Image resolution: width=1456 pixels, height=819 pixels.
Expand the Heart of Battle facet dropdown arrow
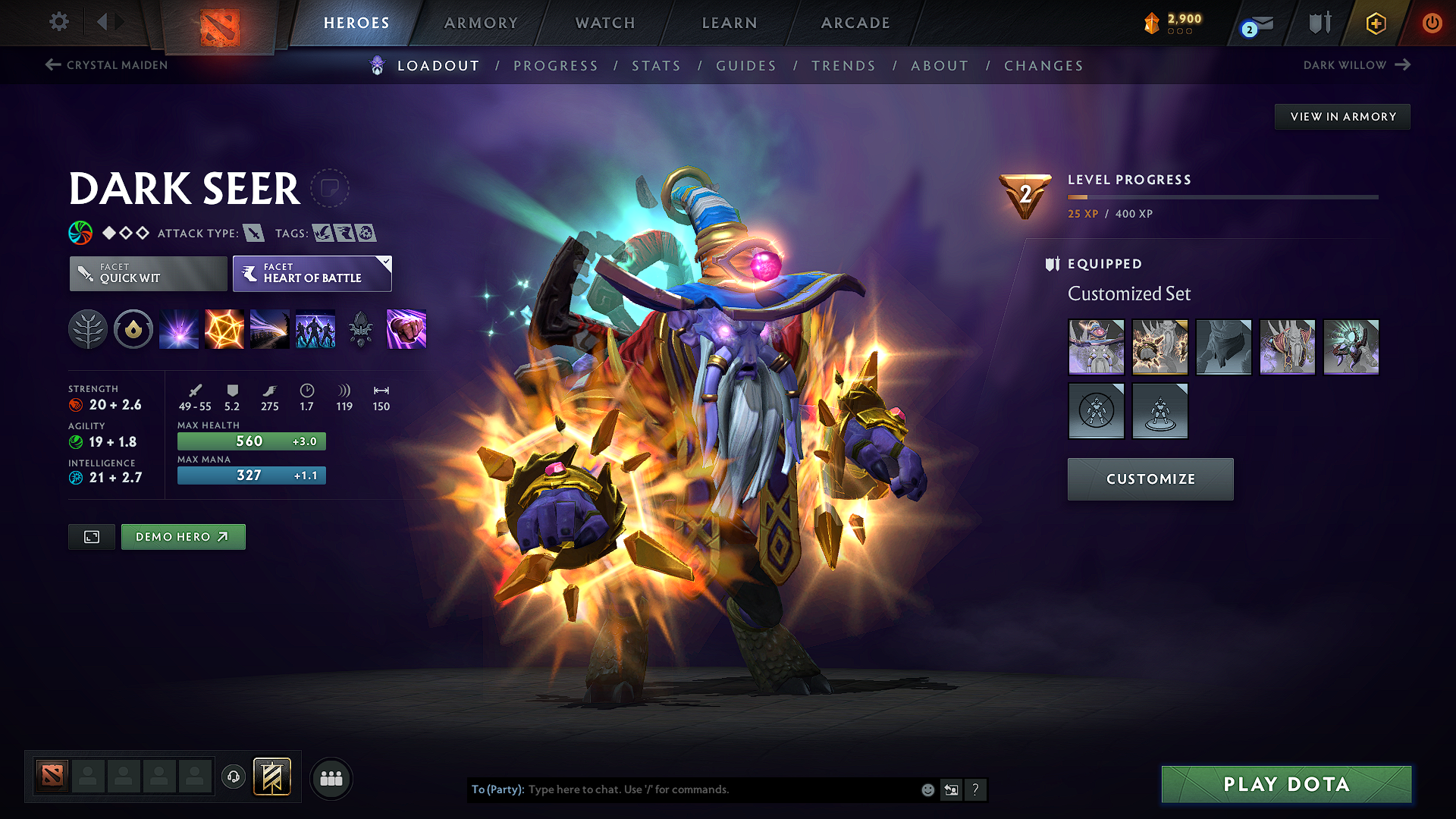pyautogui.click(x=385, y=263)
